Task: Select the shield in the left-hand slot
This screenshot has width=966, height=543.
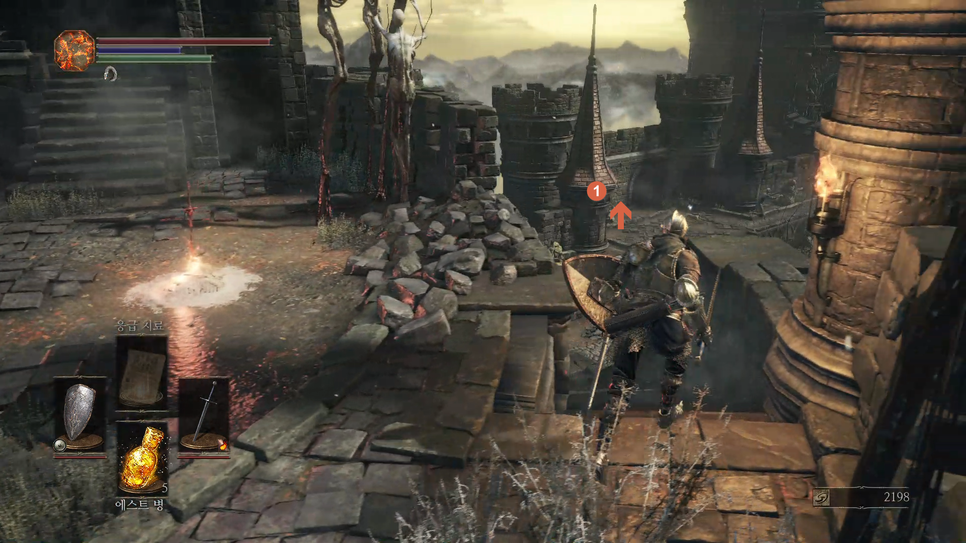Action: 80,414
